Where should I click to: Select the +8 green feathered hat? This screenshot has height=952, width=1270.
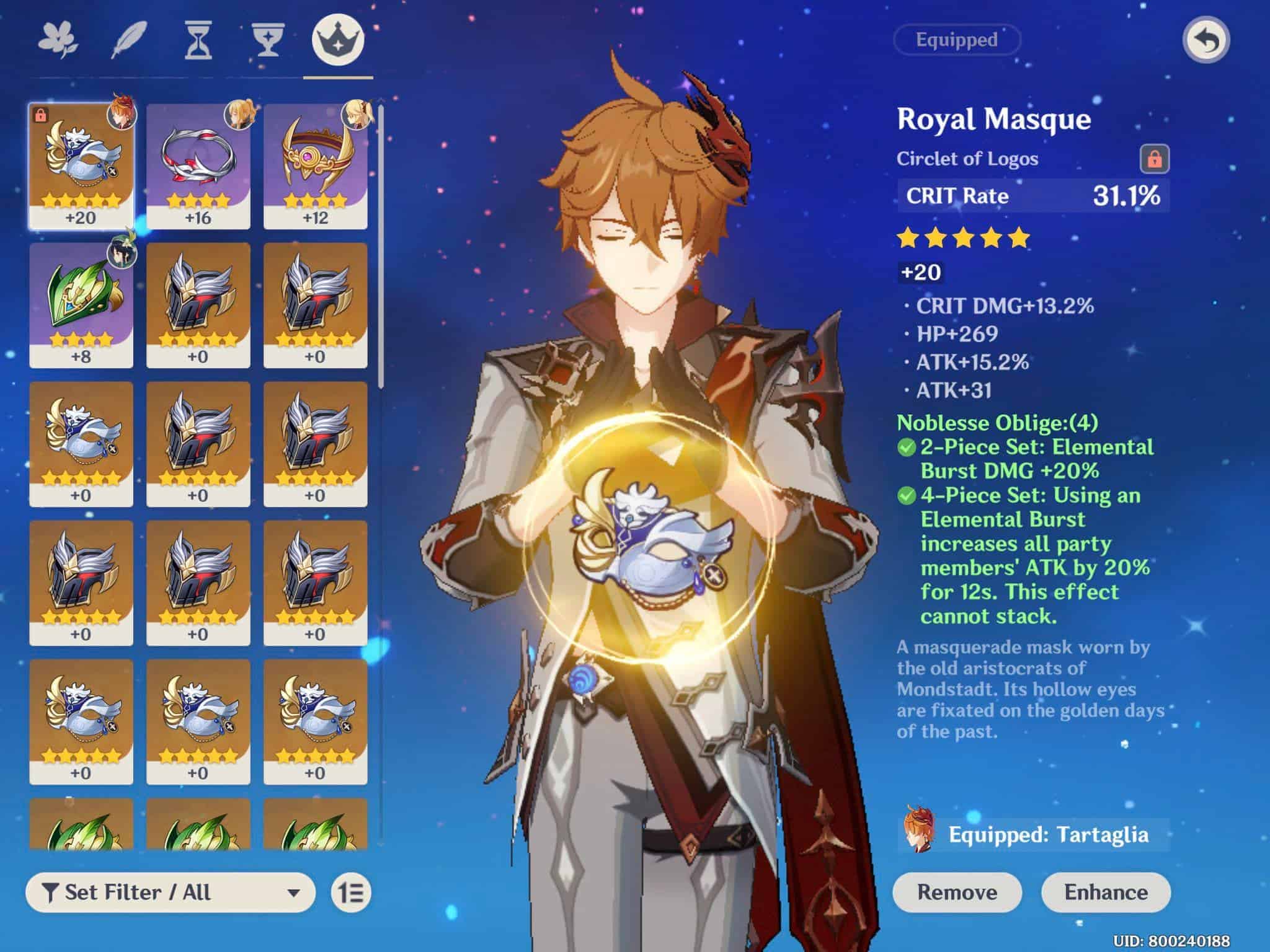(81, 305)
